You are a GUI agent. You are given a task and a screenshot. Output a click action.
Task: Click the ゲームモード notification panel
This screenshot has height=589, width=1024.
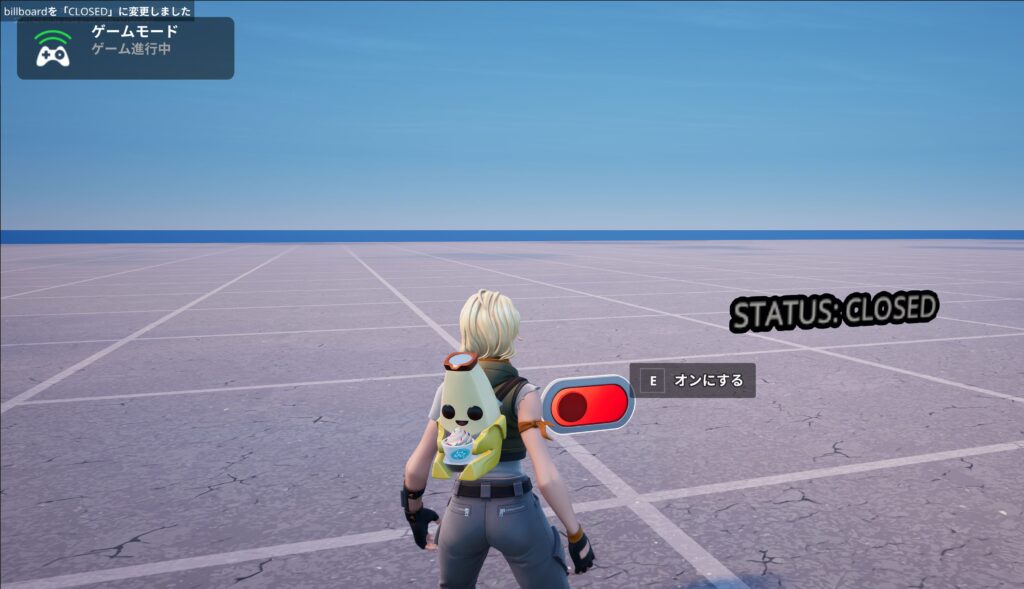tap(125, 48)
